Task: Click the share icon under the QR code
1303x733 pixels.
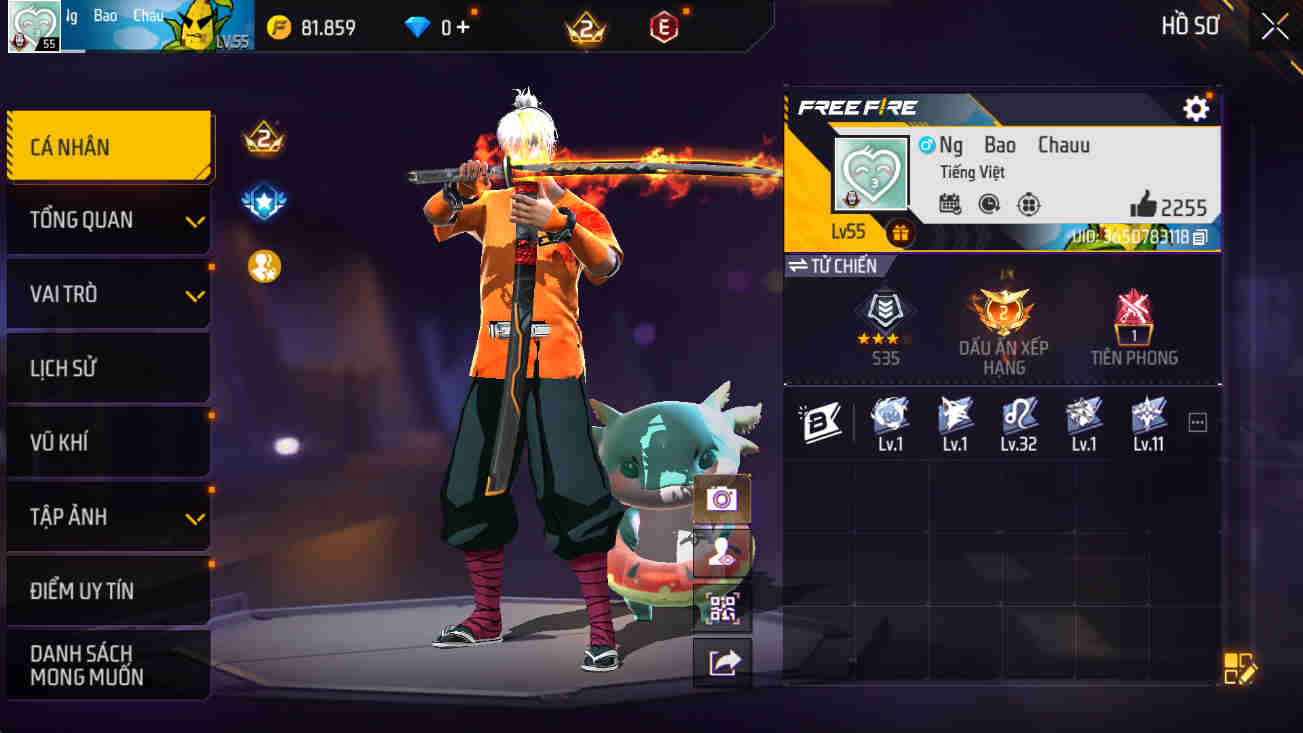Action: click(722, 664)
